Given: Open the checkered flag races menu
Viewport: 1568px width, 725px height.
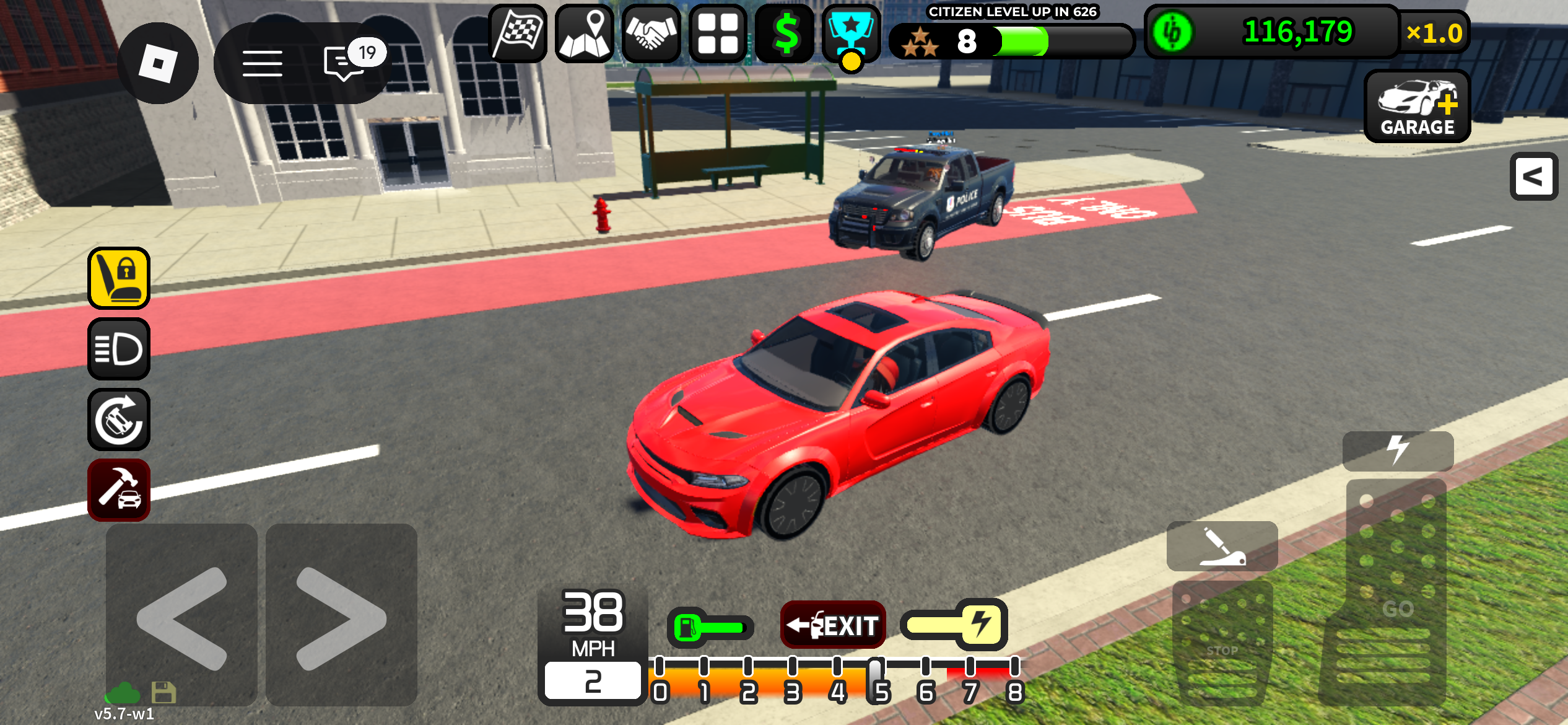Looking at the screenshot, I should point(518,33).
